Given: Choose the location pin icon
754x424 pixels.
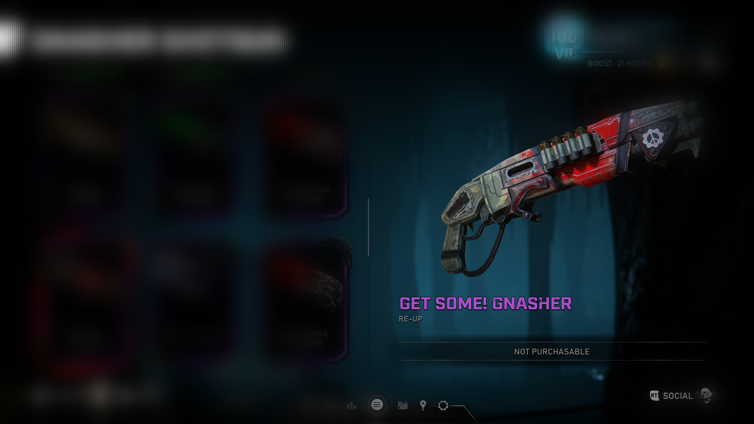Looking at the screenshot, I should (423, 406).
